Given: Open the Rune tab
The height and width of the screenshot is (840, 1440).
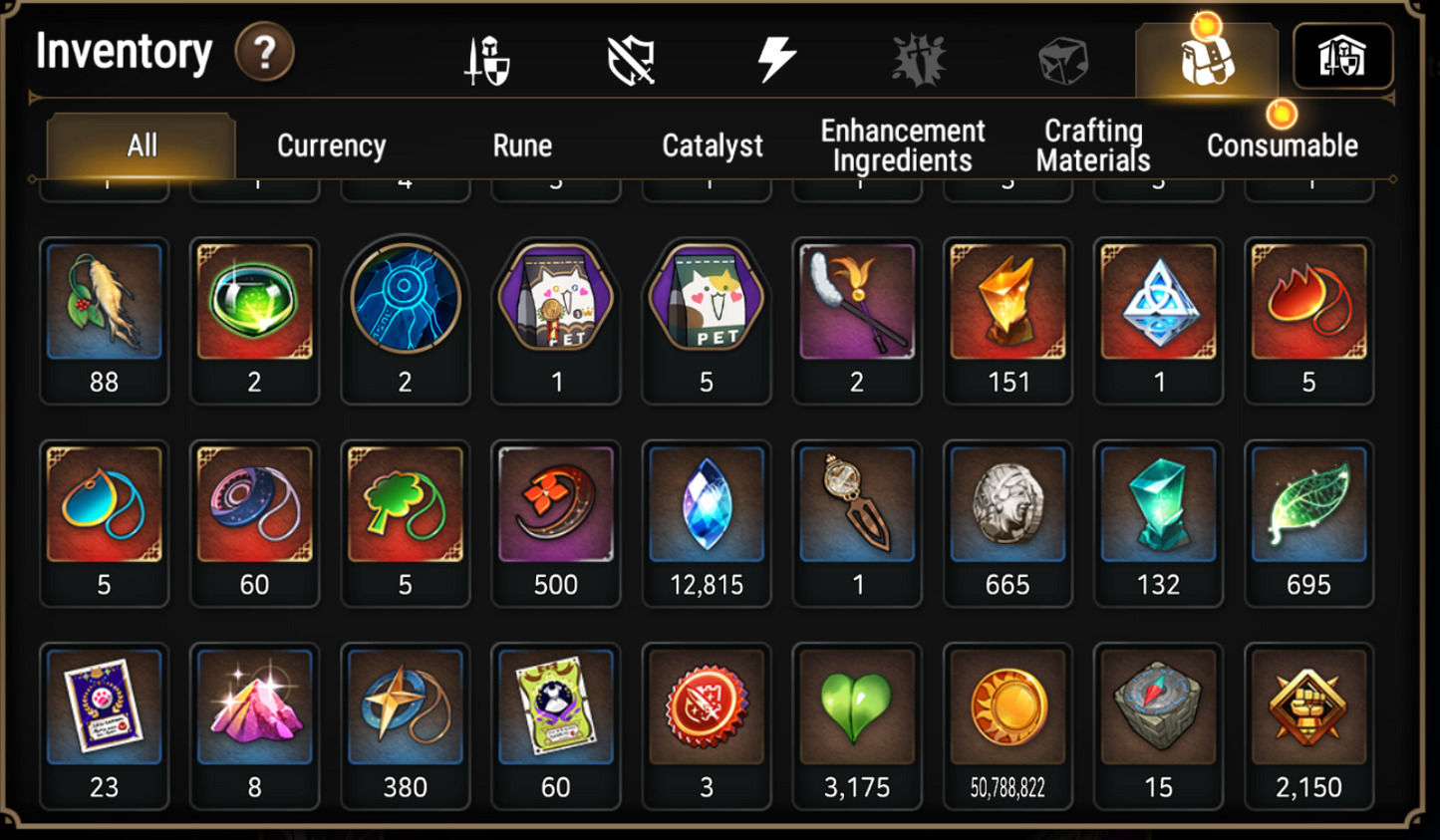Looking at the screenshot, I should pyautogui.click(x=521, y=145).
